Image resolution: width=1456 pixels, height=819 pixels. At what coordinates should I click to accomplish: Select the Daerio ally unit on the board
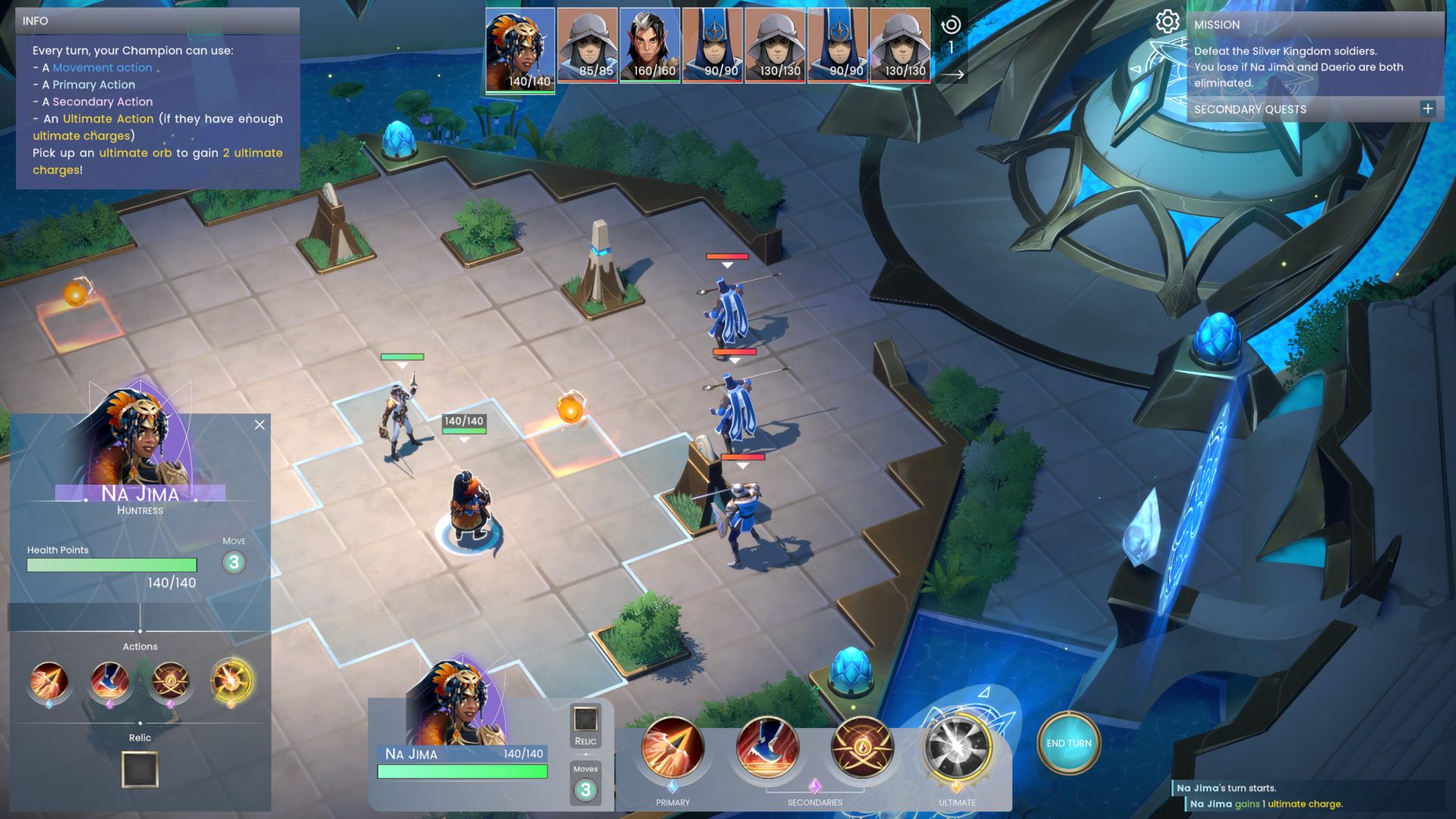pos(398,417)
